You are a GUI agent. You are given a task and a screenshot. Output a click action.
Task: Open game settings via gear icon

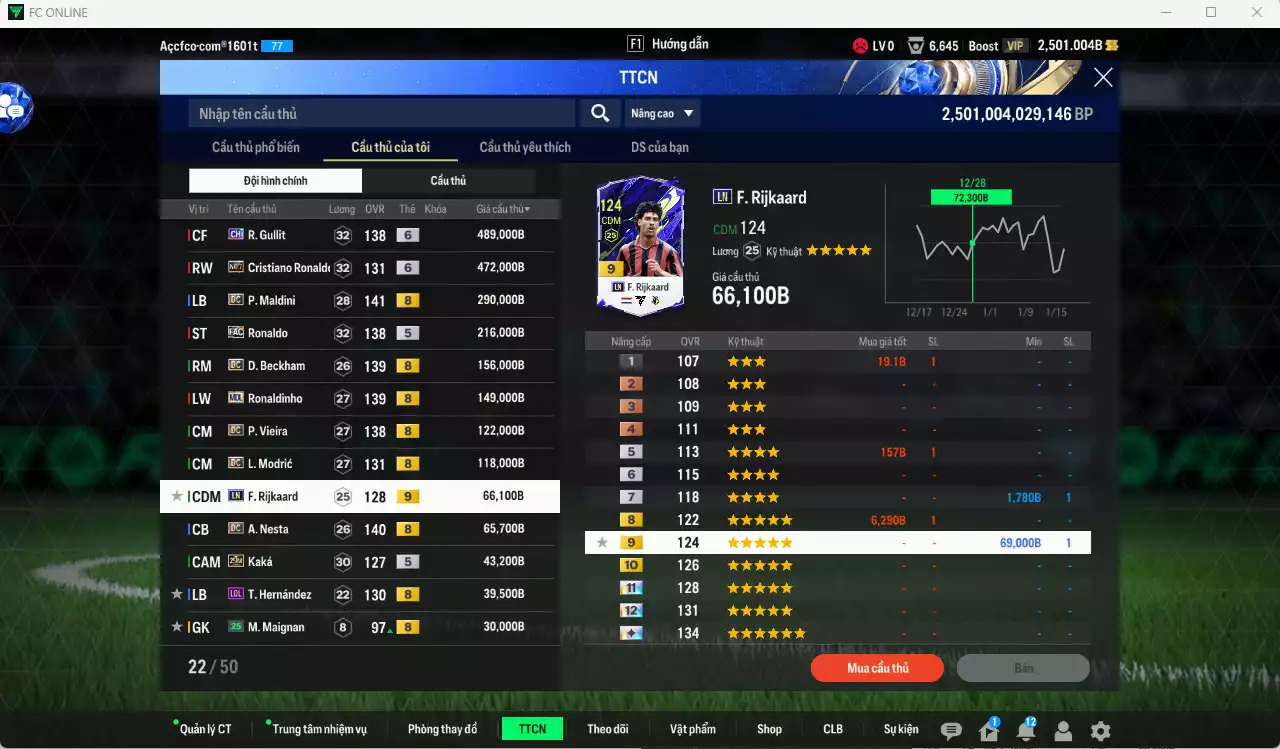pos(1100,731)
